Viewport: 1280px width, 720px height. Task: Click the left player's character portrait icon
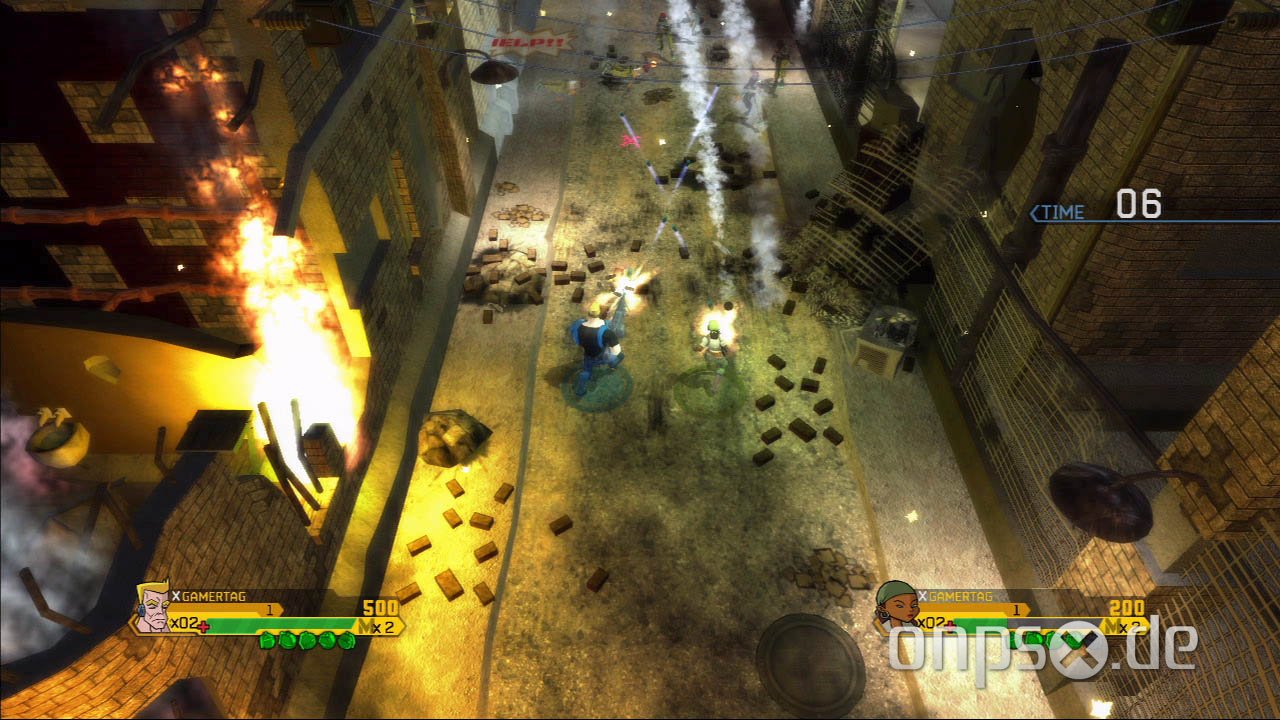point(152,610)
